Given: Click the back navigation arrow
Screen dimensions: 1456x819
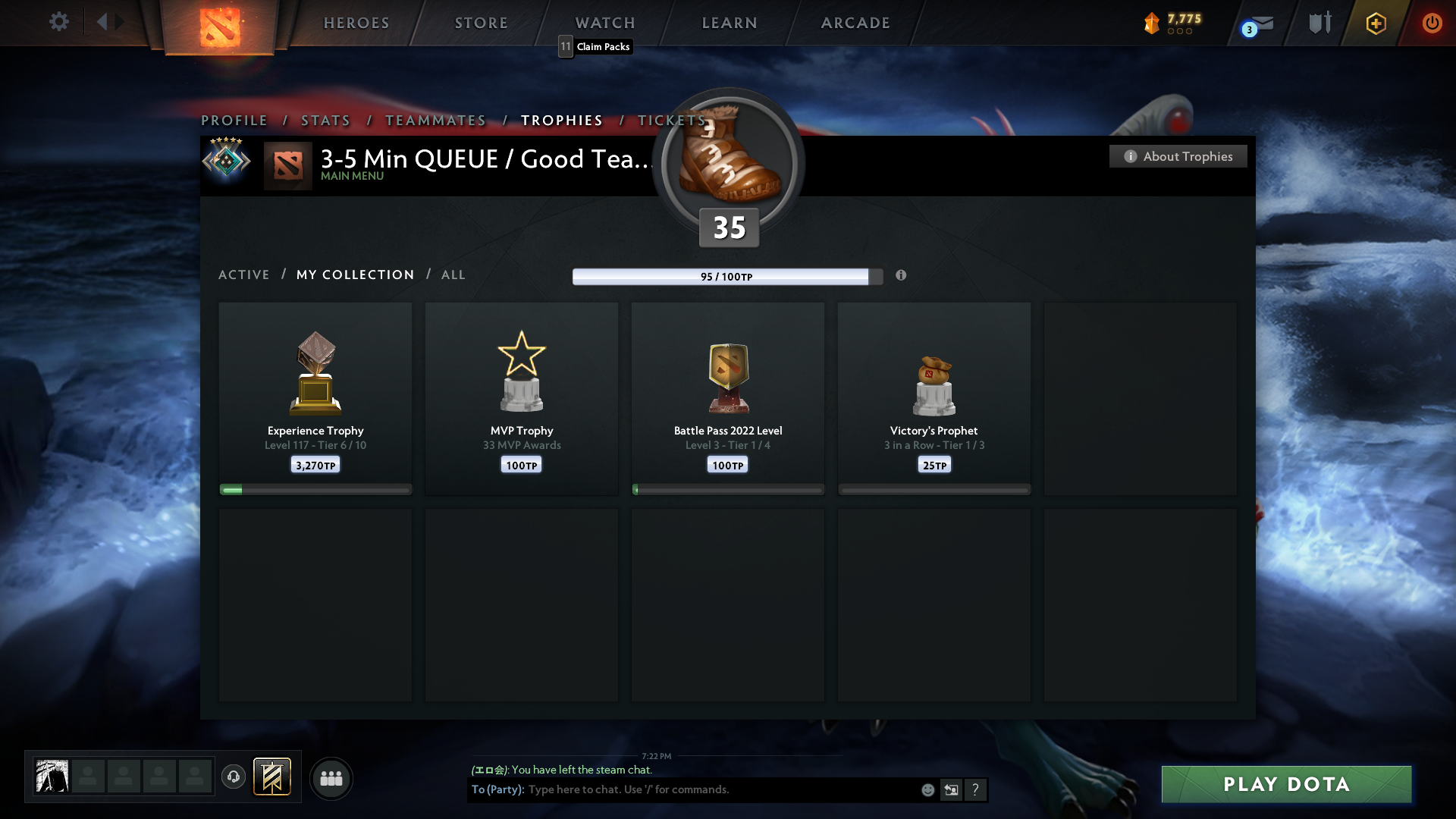Looking at the screenshot, I should [x=104, y=22].
